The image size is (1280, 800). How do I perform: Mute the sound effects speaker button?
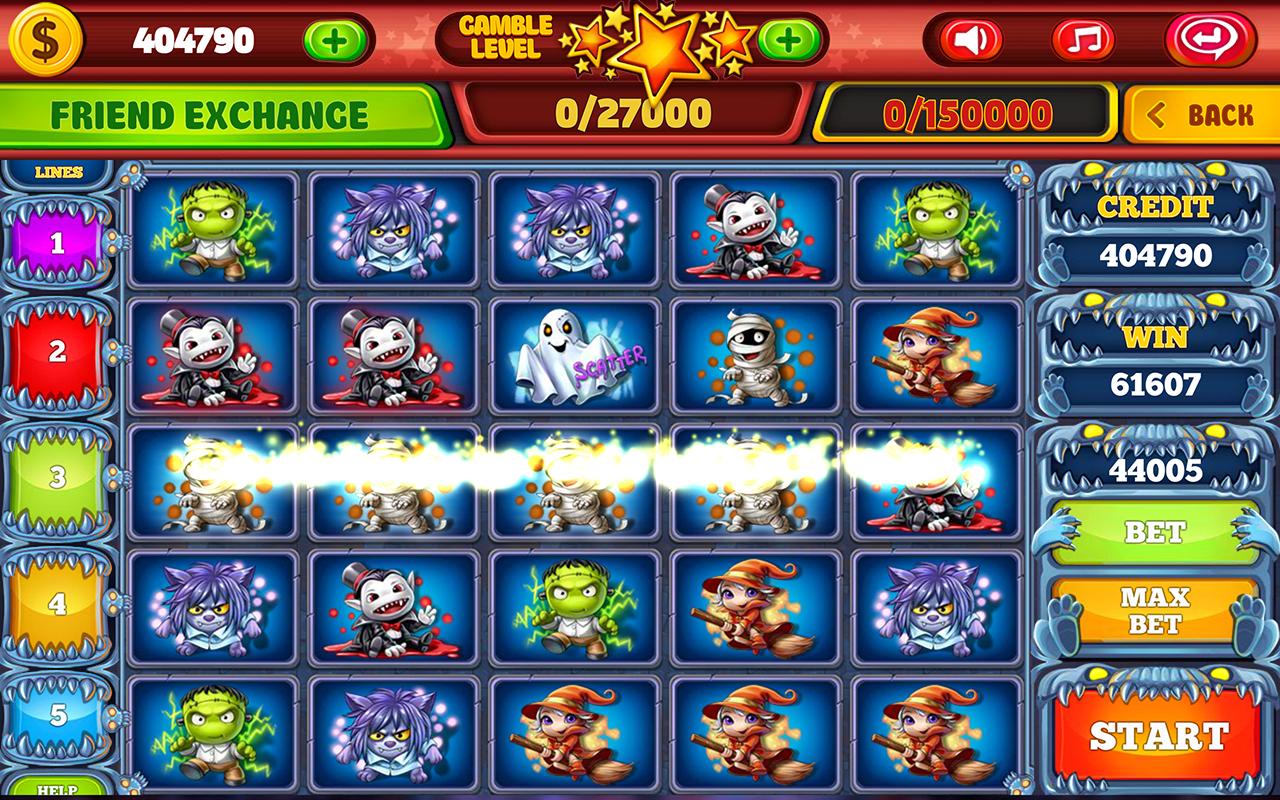[x=968, y=40]
